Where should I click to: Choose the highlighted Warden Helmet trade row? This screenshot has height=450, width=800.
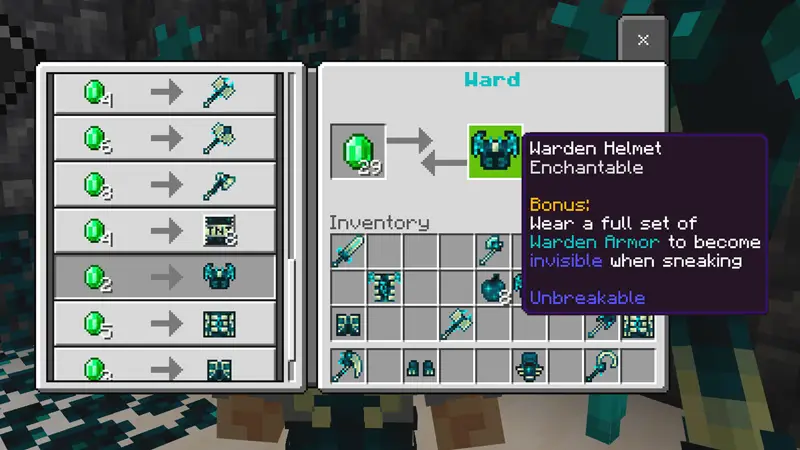click(164, 277)
